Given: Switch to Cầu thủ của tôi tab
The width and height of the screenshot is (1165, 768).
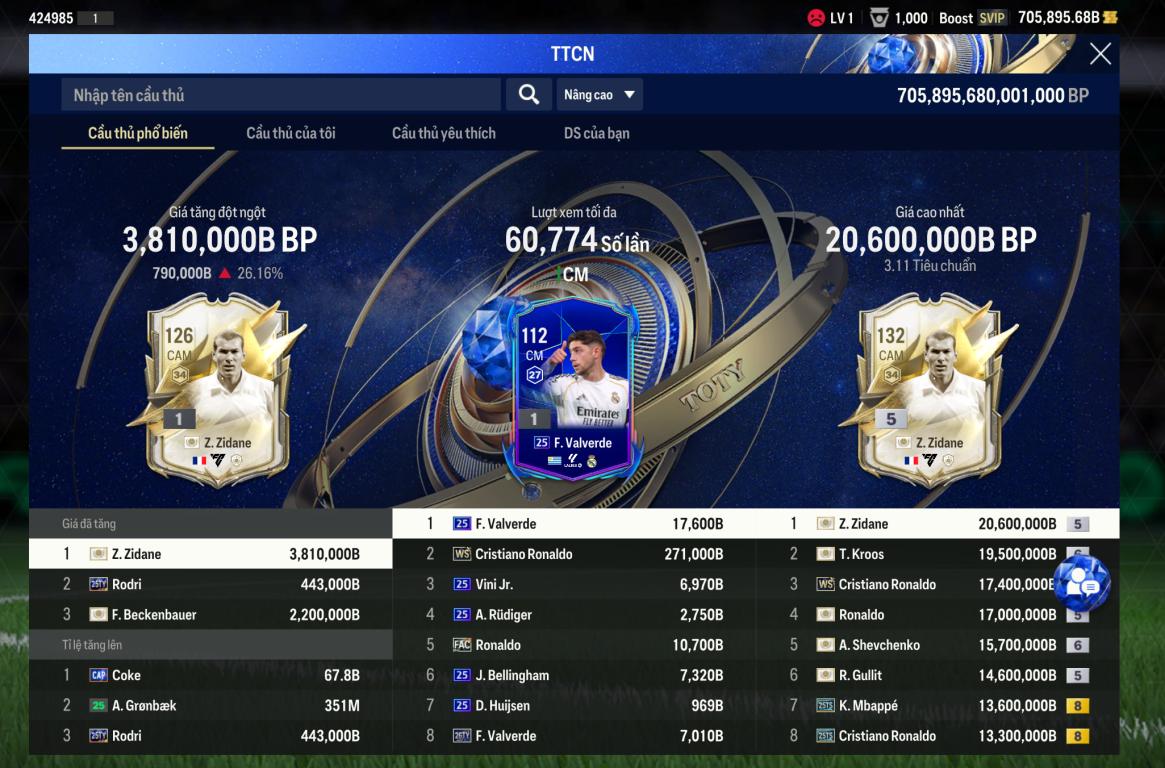Looking at the screenshot, I should coord(291,133).
